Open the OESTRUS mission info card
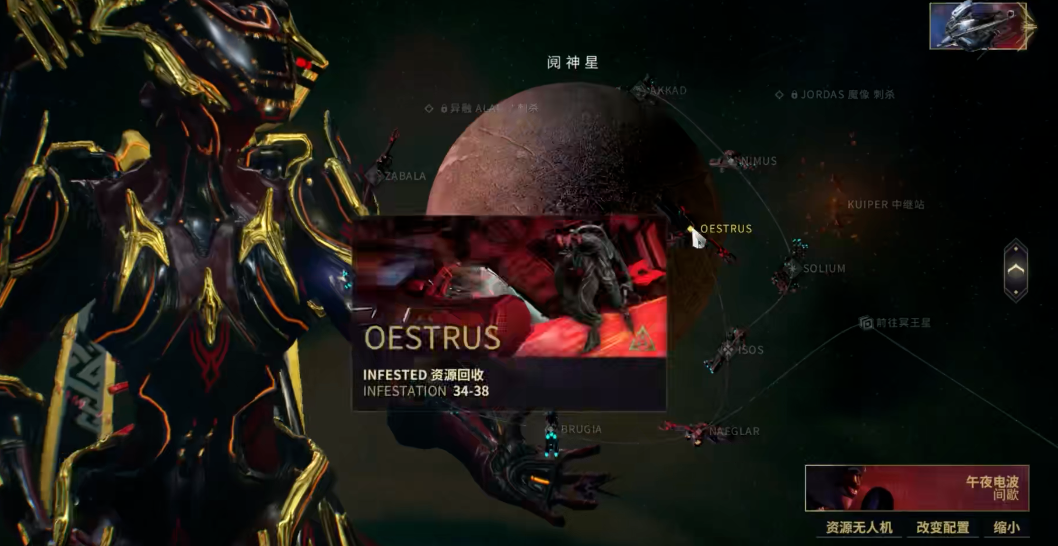This screenshot has height=546, width=1058. 509,313
